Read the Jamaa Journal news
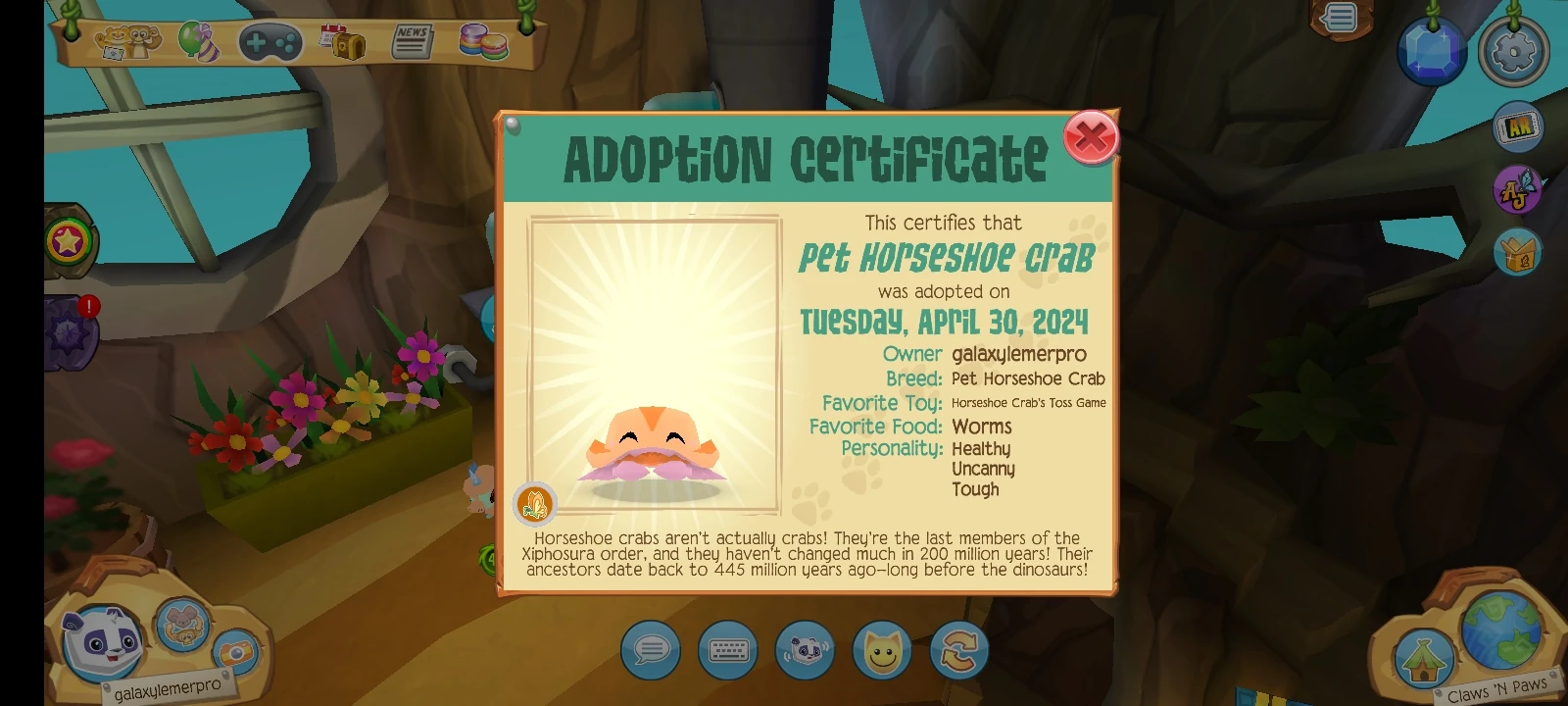Viewport: 1568px width, 706px height. coord(413,40)
